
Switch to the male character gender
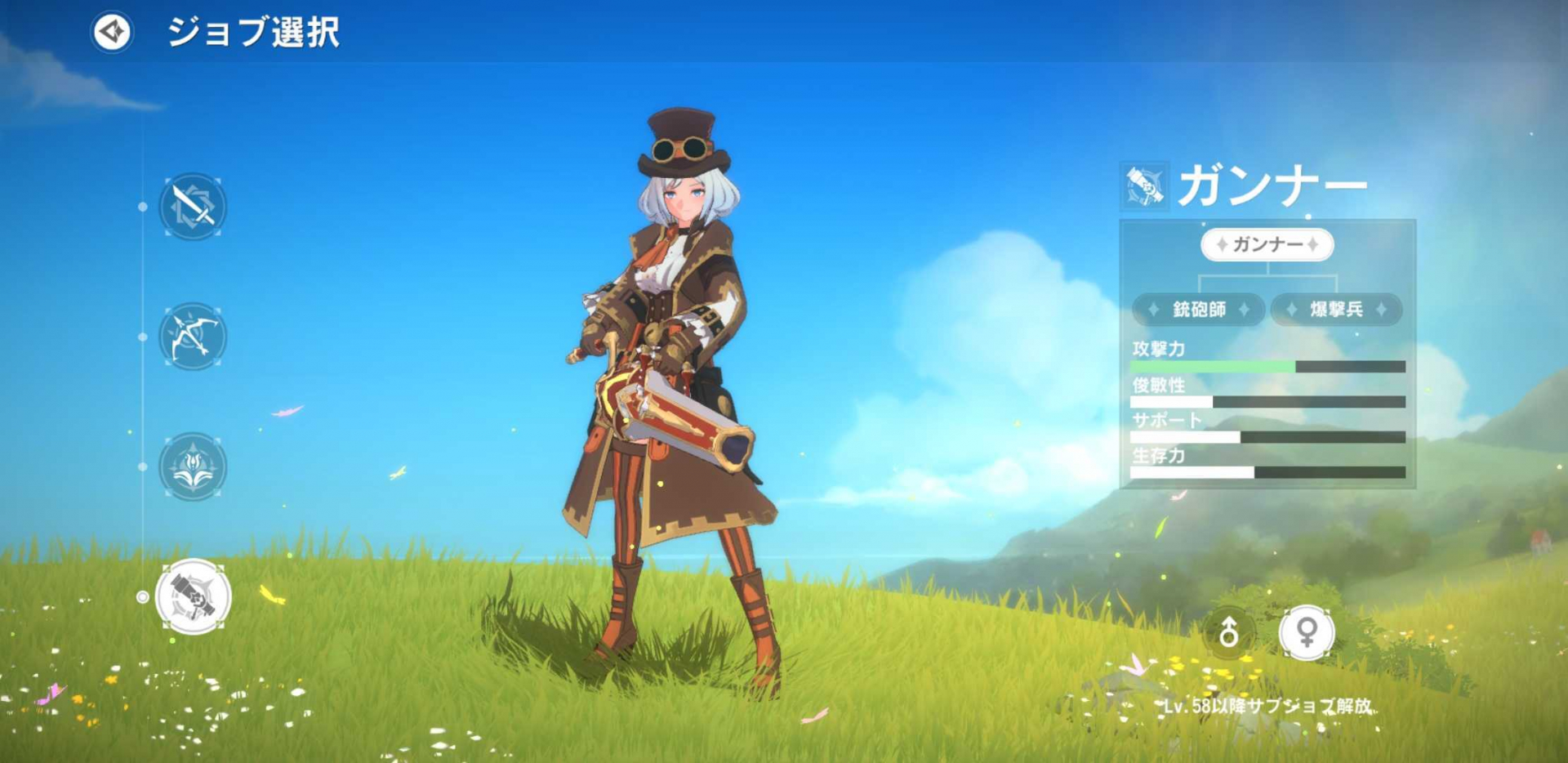(x=1228, y=632)
